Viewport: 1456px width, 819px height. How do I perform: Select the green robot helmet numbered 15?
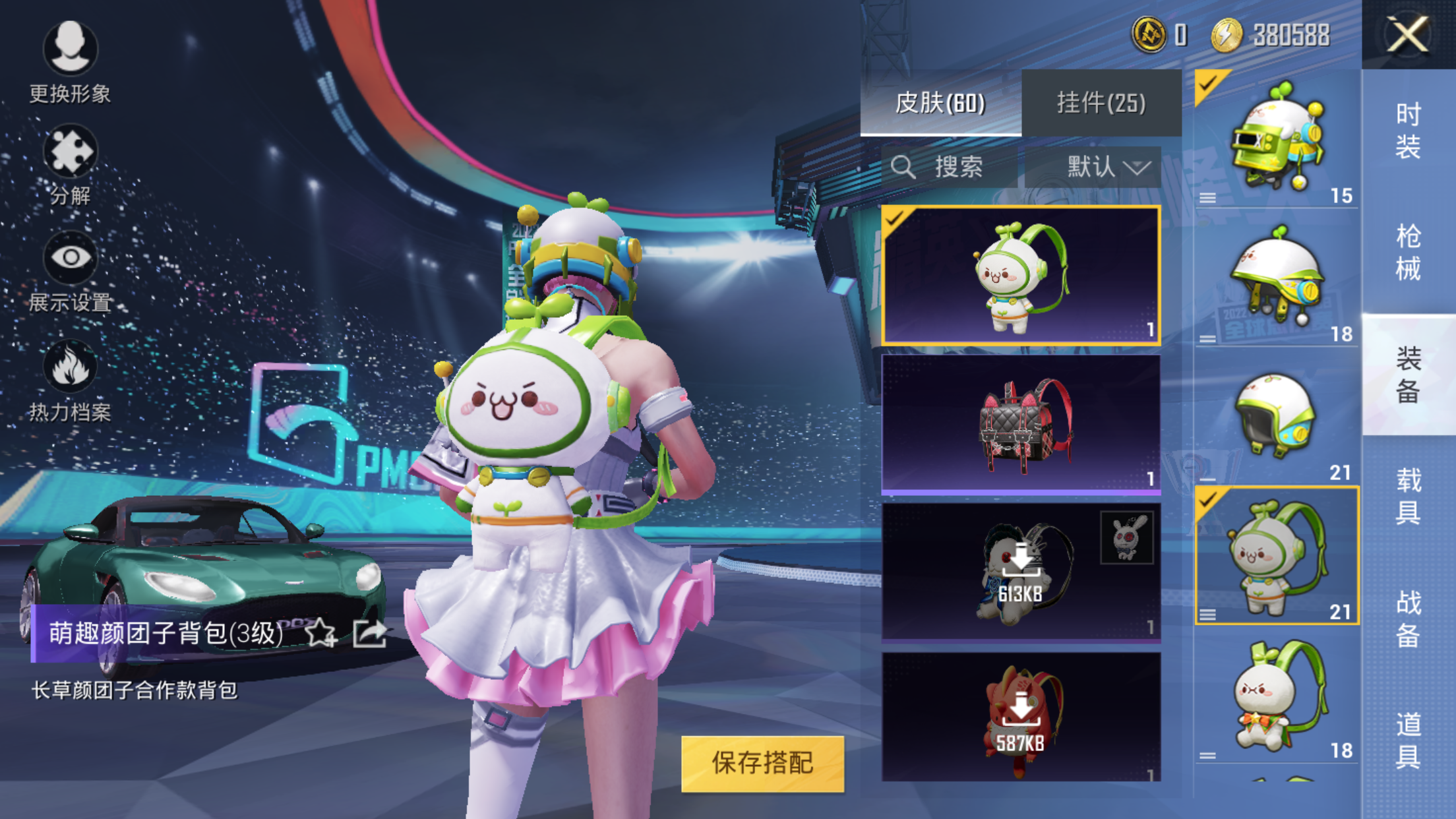(x=1277, y=140)
